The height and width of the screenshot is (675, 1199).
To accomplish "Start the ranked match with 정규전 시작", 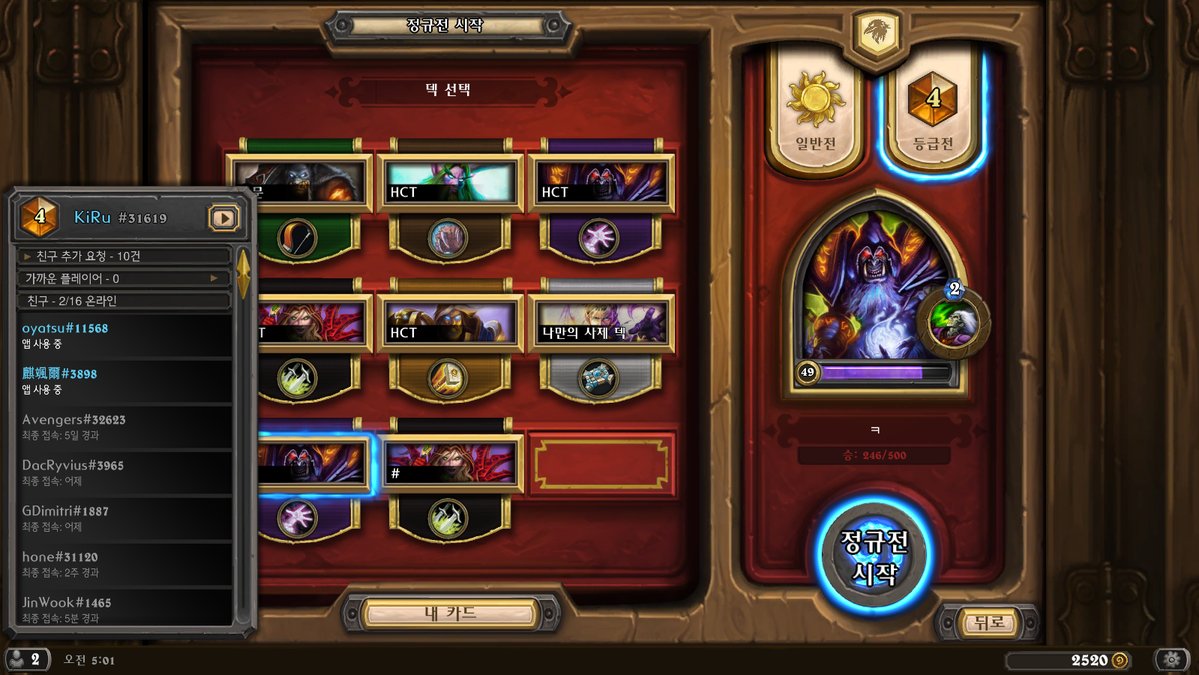I will point(873,557).
